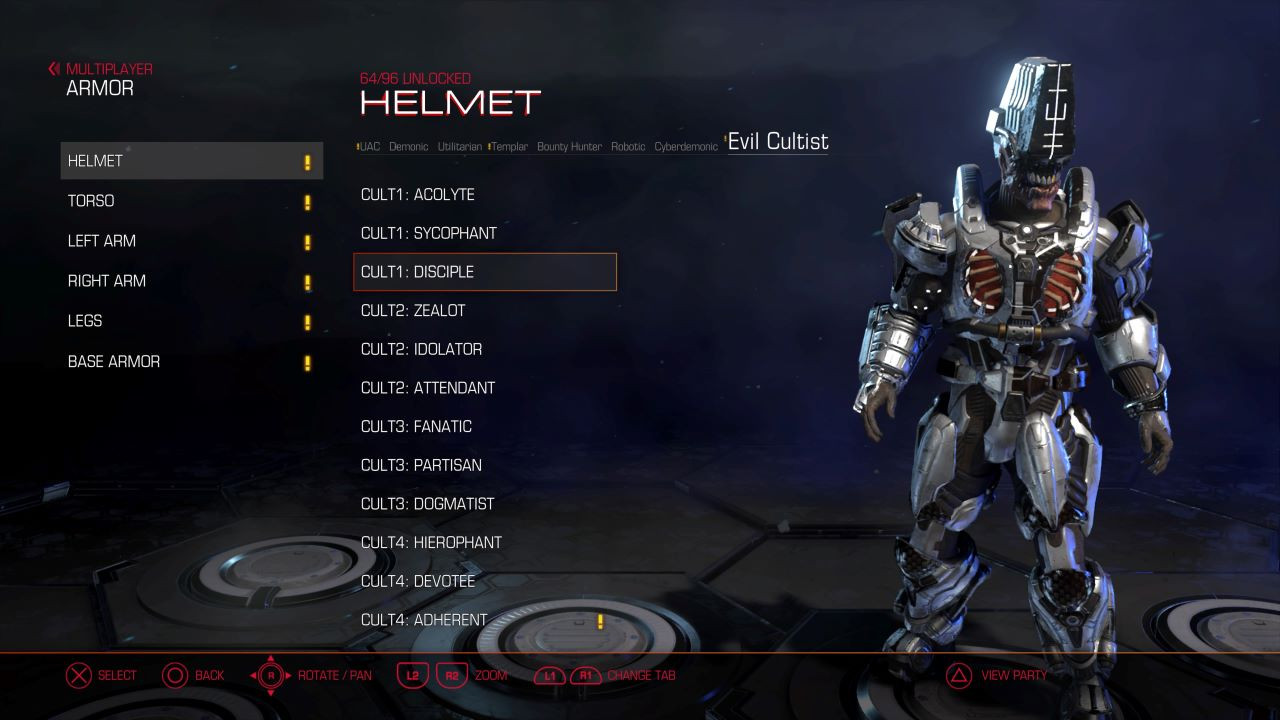Screen dimensions: 1280x720
Task: Open the Cyberdemonic armor tab
Action: coord(687,146)
